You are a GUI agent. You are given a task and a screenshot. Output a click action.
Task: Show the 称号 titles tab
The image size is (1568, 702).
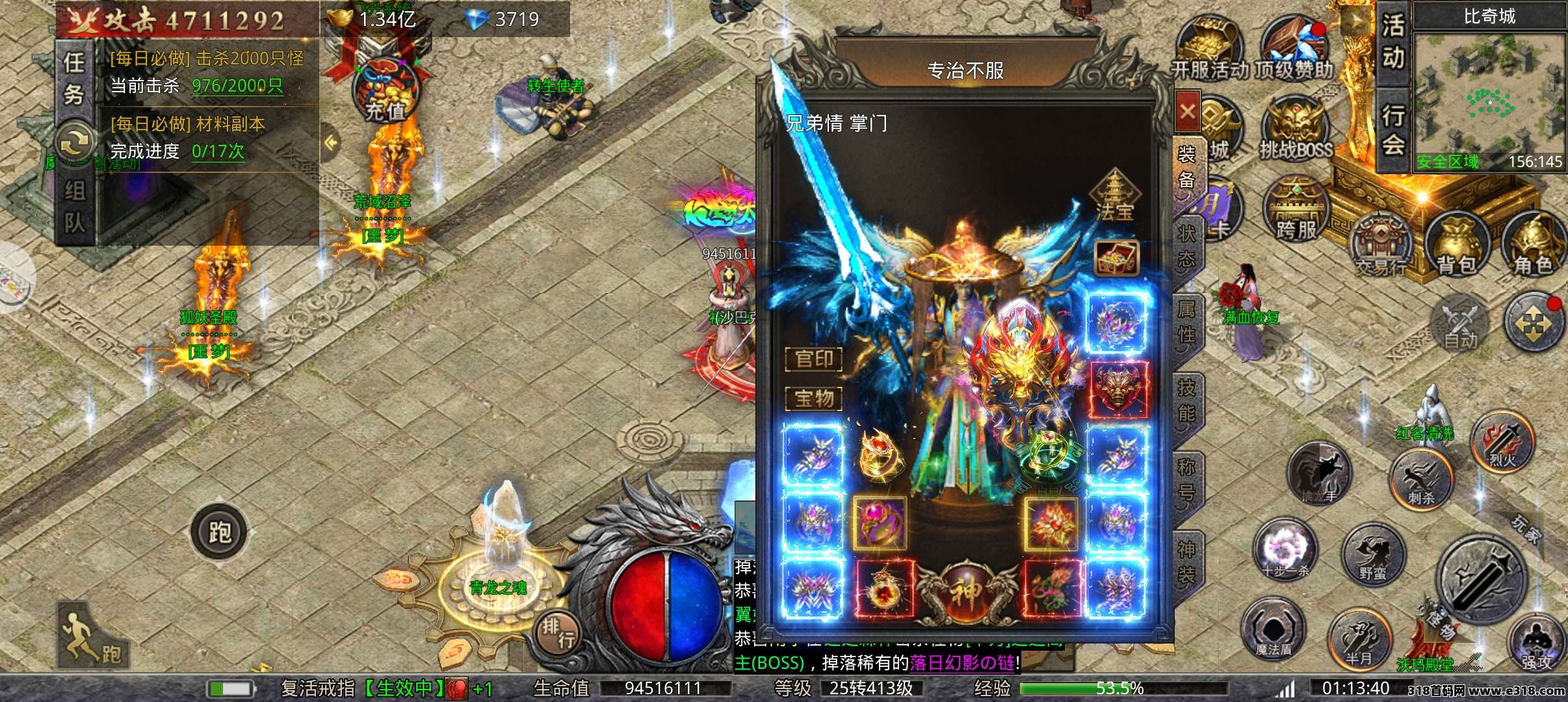click(x=1187, y=478)
